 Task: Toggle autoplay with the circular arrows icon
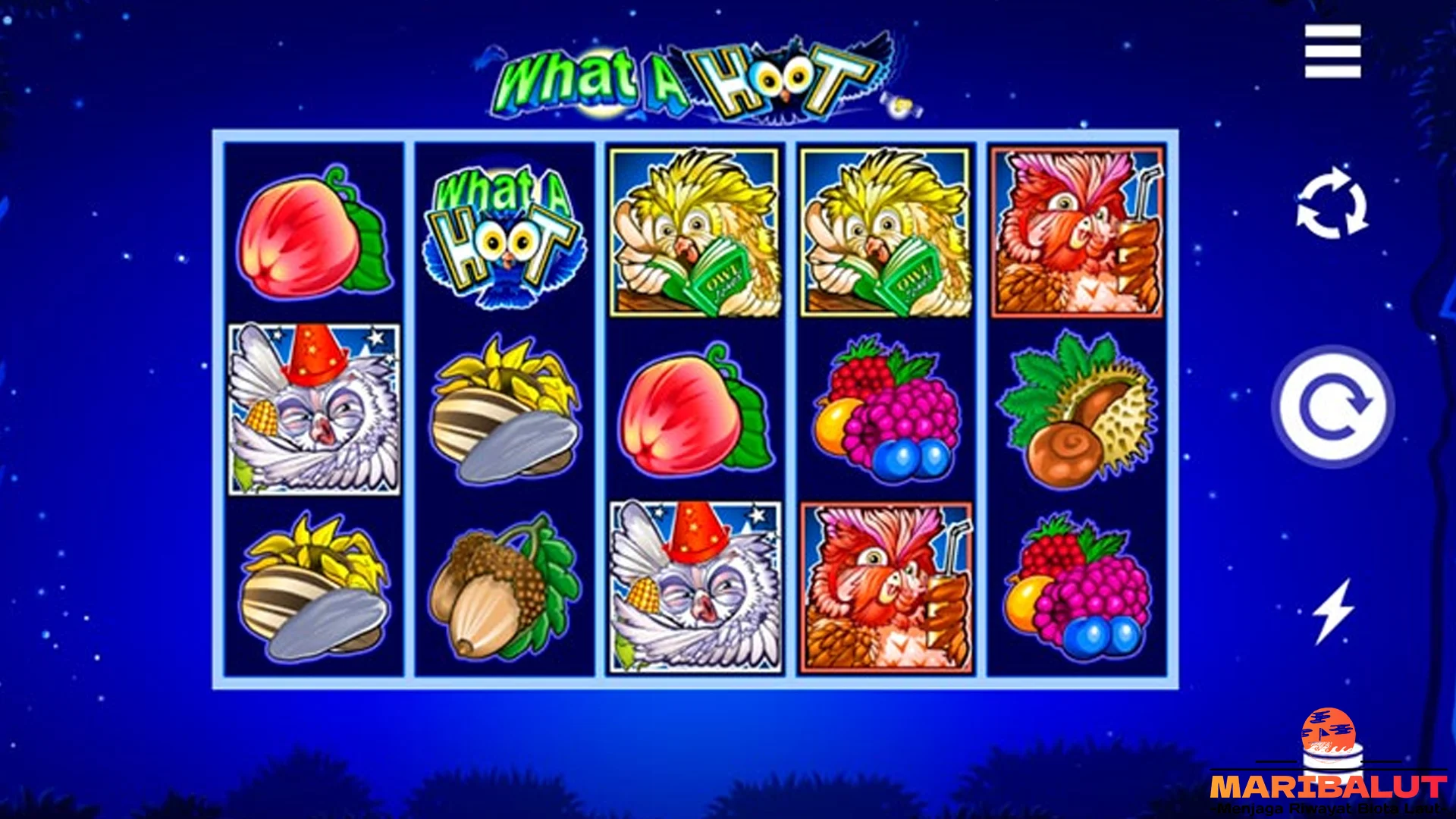(x=1332, y=204)
